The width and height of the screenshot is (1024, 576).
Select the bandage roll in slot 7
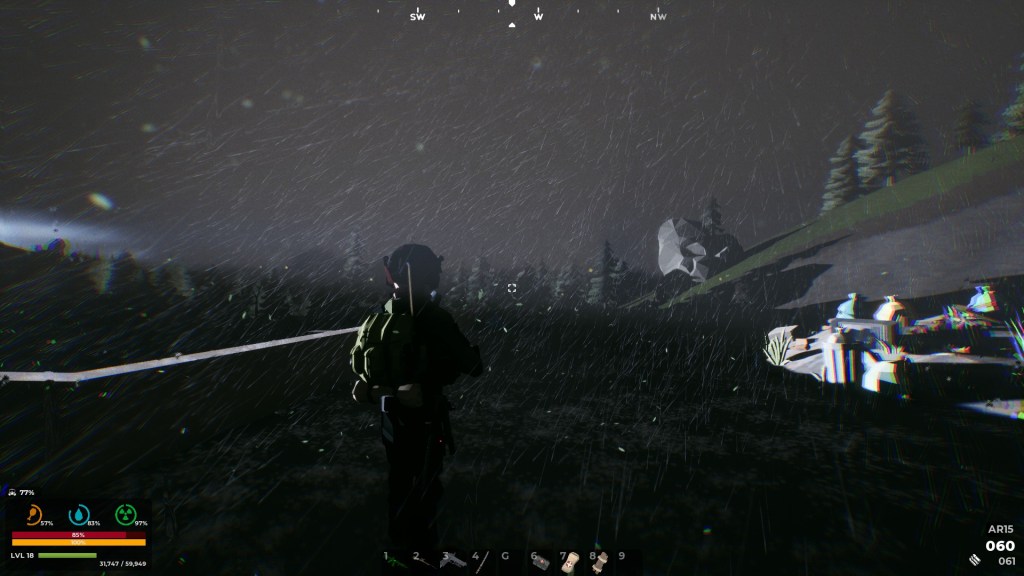pos(571,562)
